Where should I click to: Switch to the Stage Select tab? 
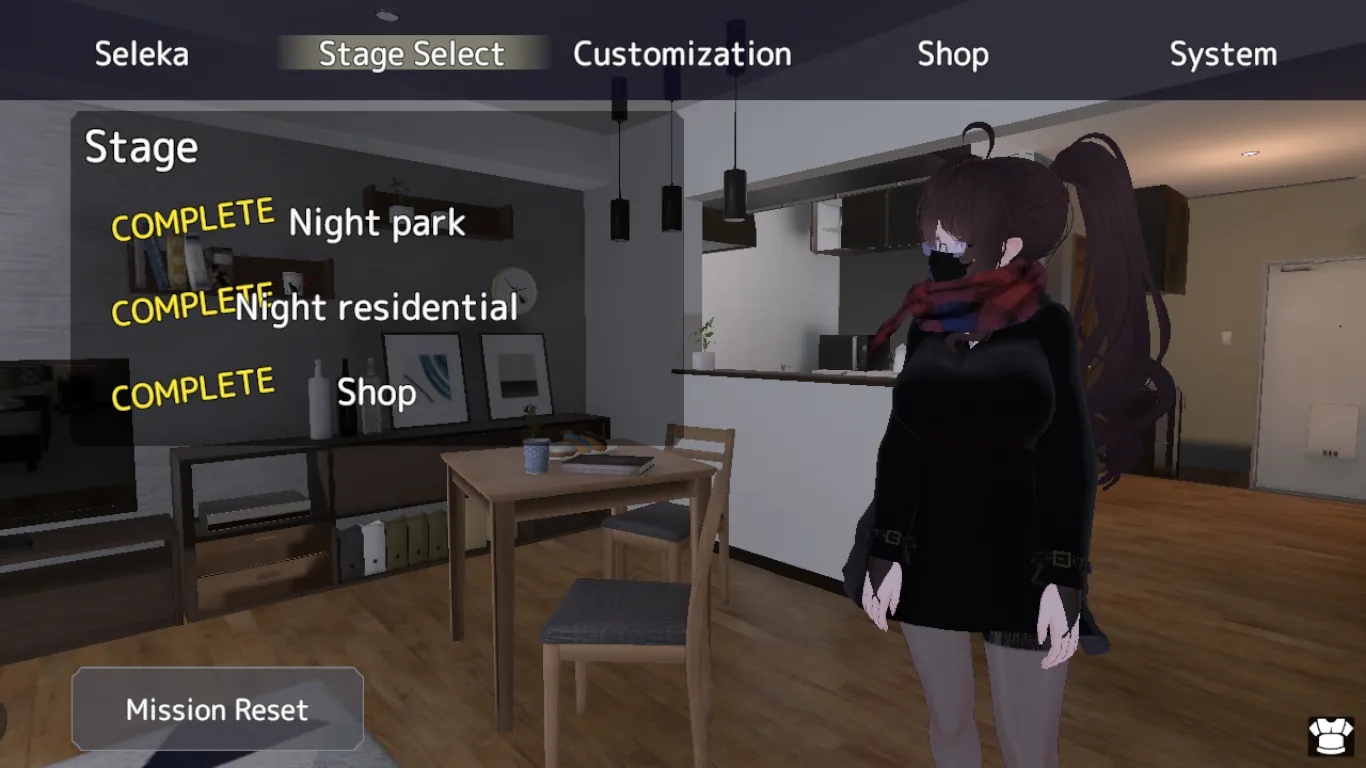[411, 54]
